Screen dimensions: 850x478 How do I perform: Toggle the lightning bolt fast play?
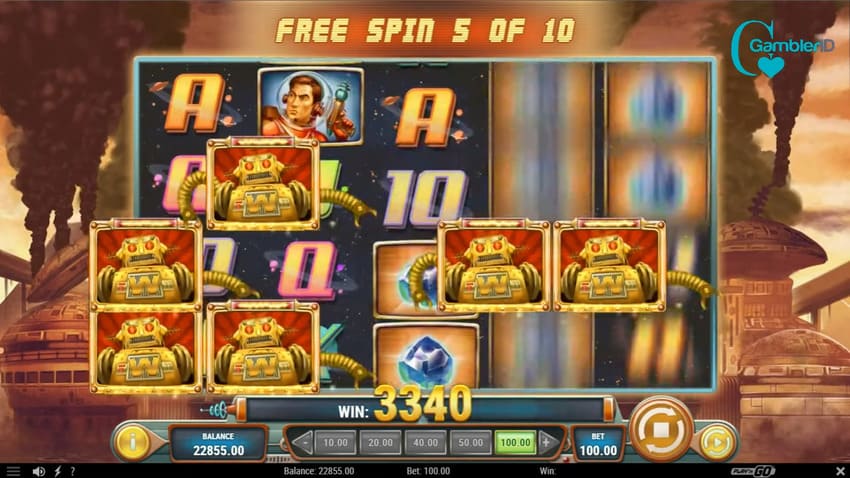(x=58, y=470)
